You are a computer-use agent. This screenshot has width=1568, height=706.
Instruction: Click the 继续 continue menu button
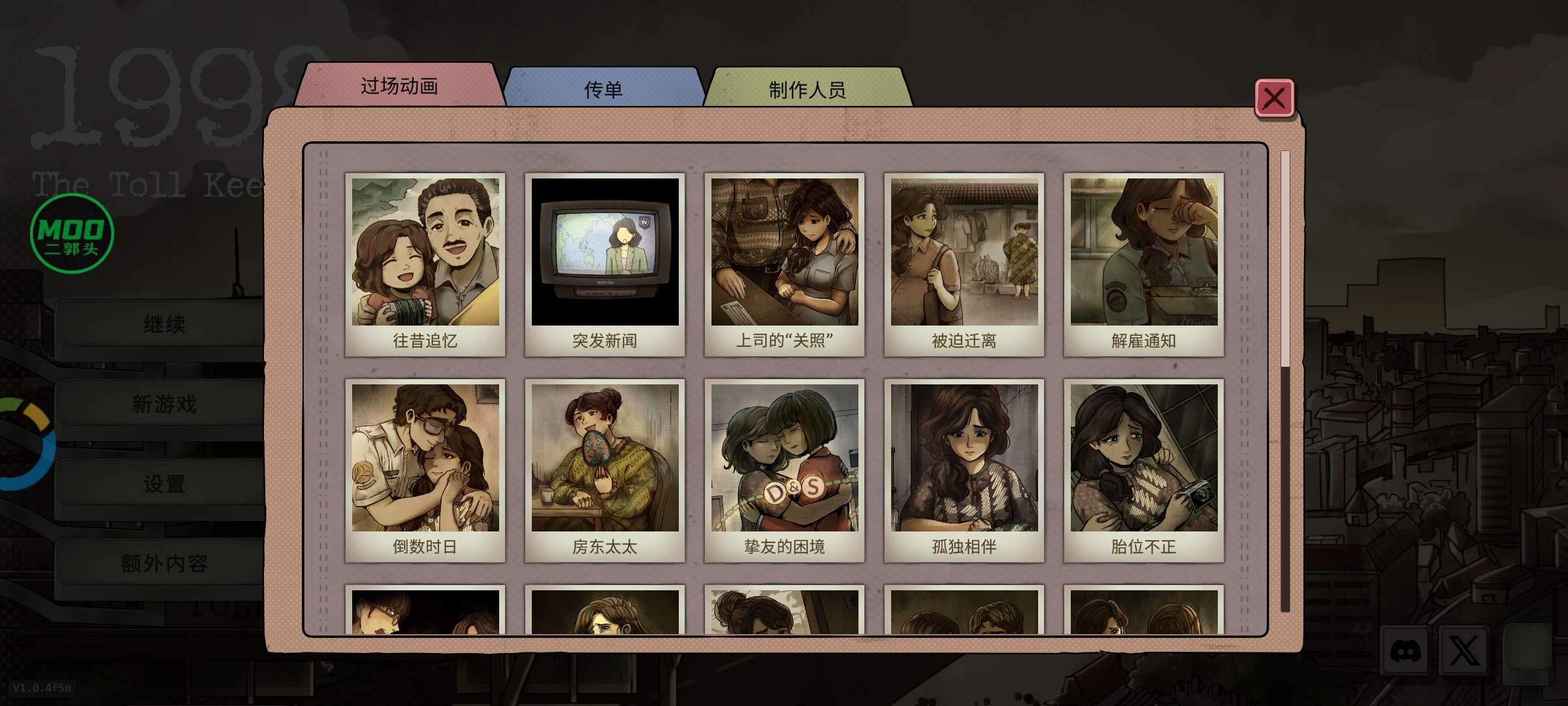click(163, 324)
